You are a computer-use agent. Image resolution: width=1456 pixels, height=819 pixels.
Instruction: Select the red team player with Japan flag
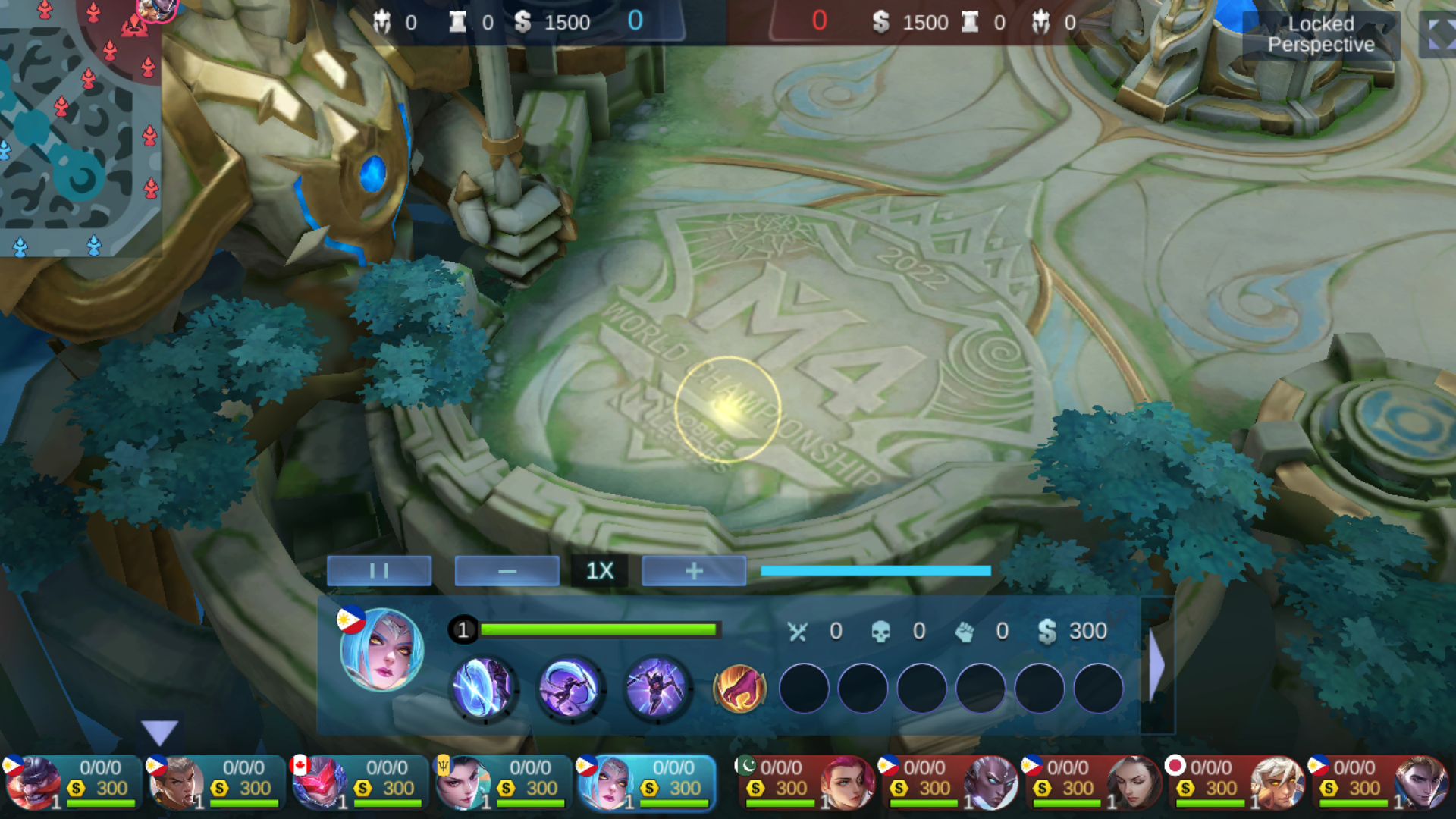1237,783
